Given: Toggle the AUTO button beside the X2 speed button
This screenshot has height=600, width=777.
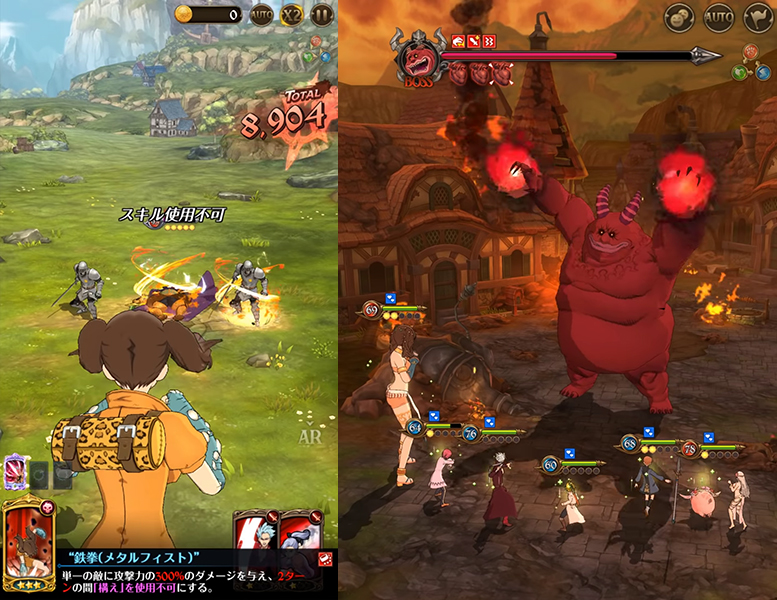Looking at the screenshot, I should [x=262, y=15].
